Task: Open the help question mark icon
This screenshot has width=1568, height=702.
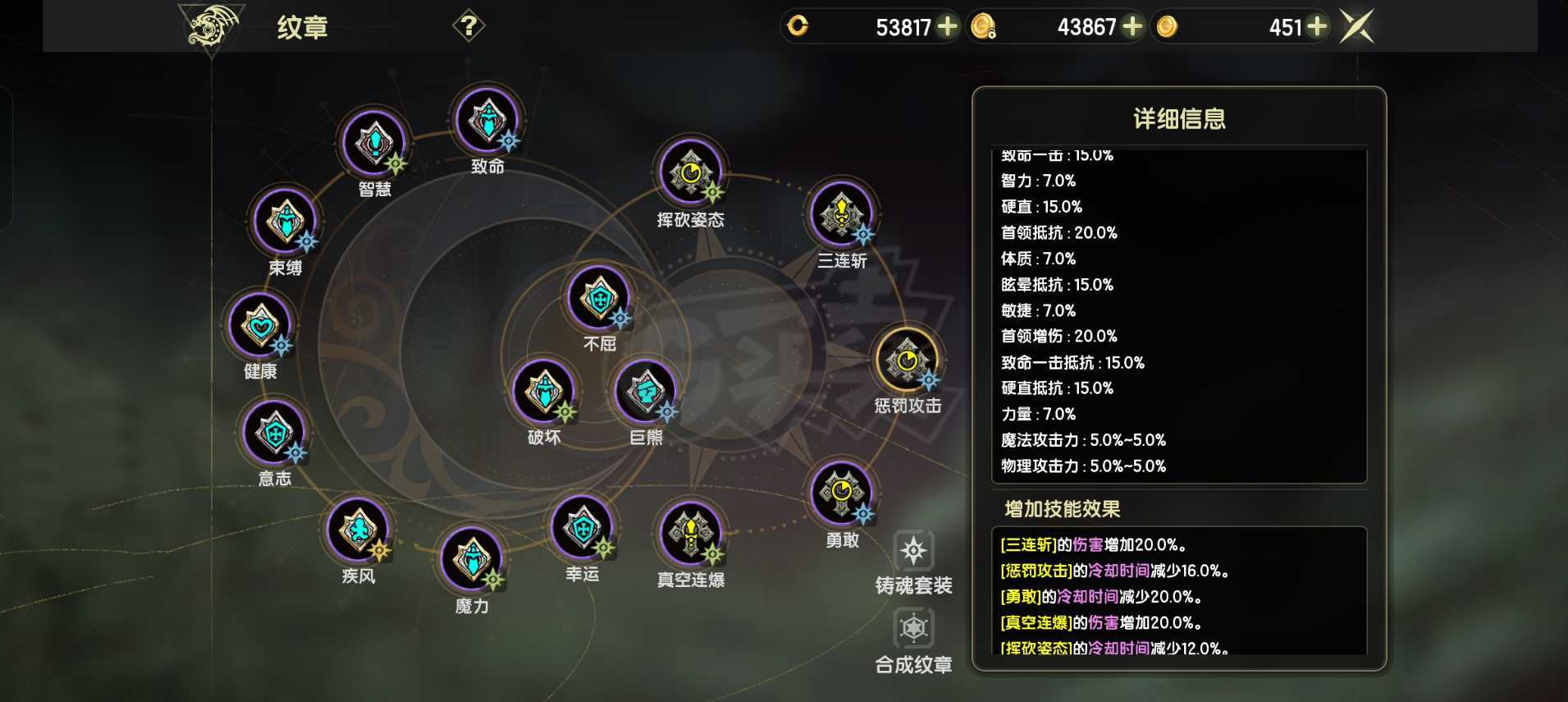Action: pos(469,25)
